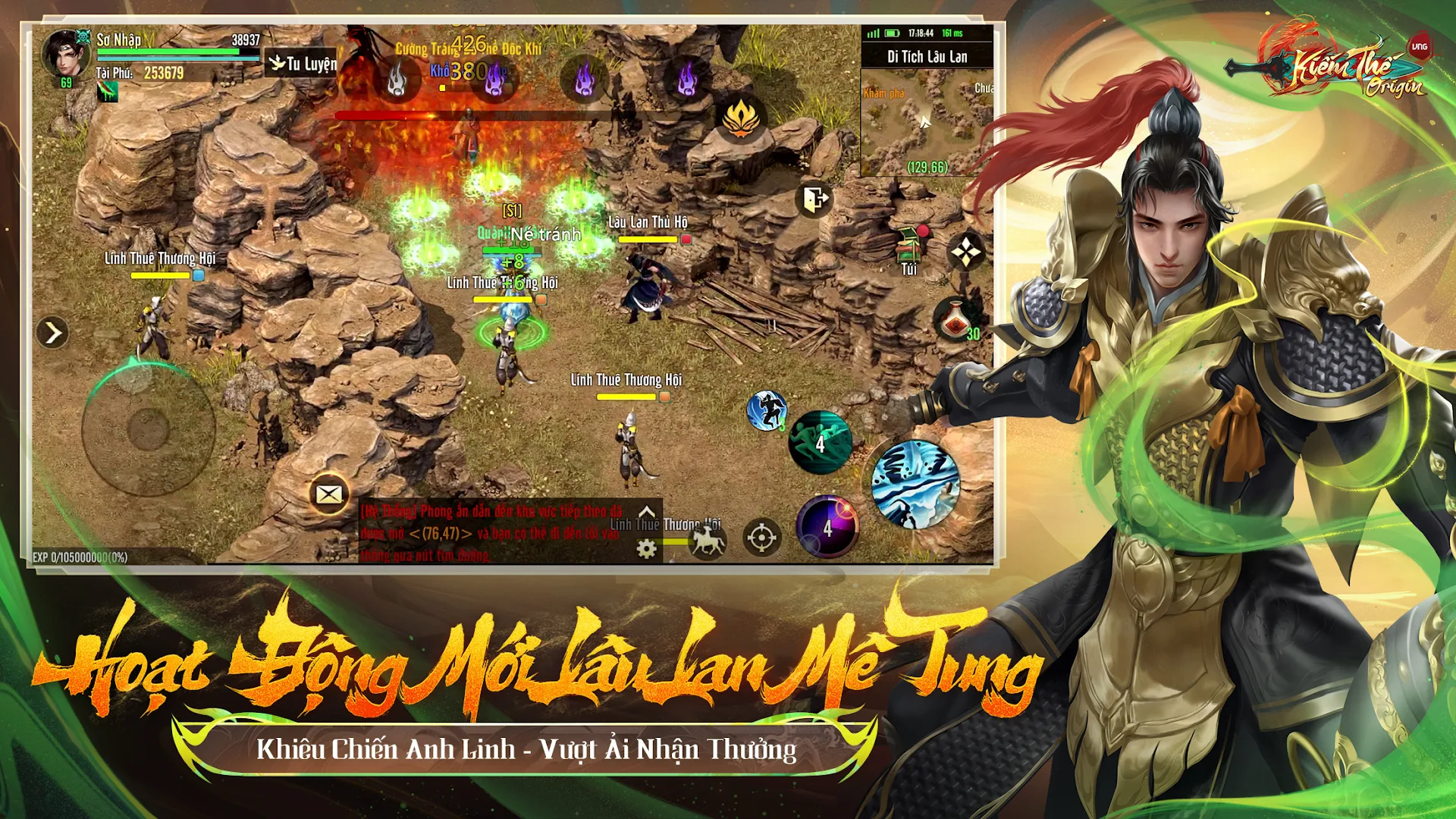Mount the horse using the rider icon
Viewport: 1456px width, 819px height.
[x=708, y=540]
